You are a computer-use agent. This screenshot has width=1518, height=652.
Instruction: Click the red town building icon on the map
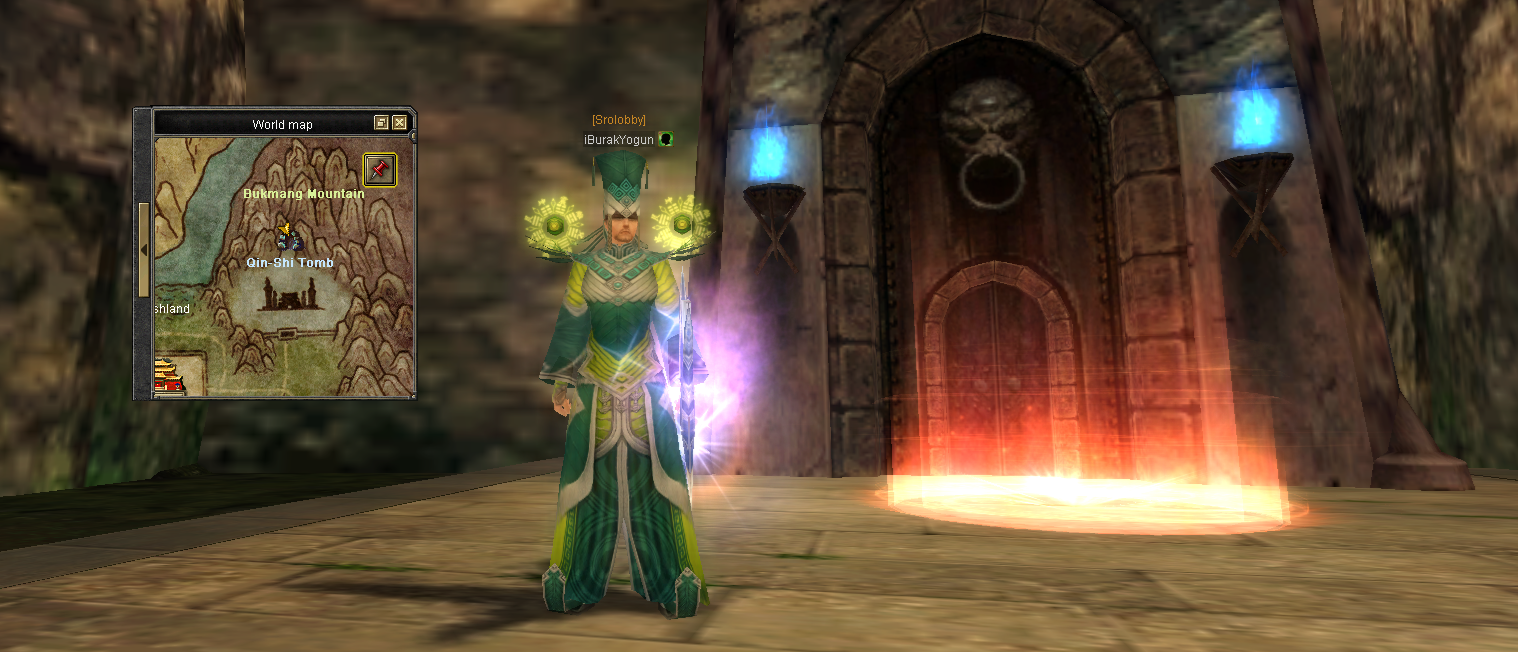169,375
